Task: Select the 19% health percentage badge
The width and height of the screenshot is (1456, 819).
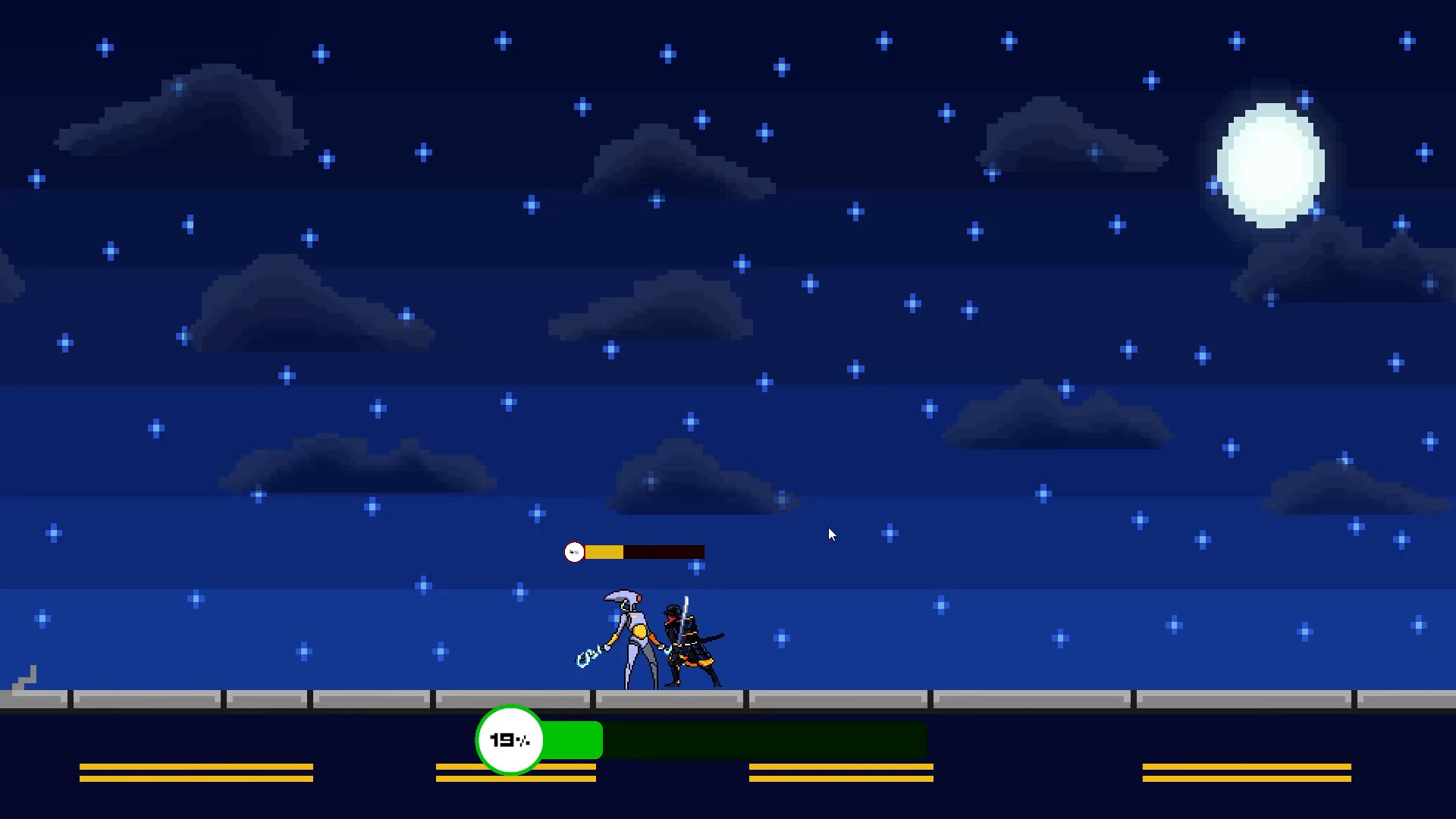Action: 510,739
